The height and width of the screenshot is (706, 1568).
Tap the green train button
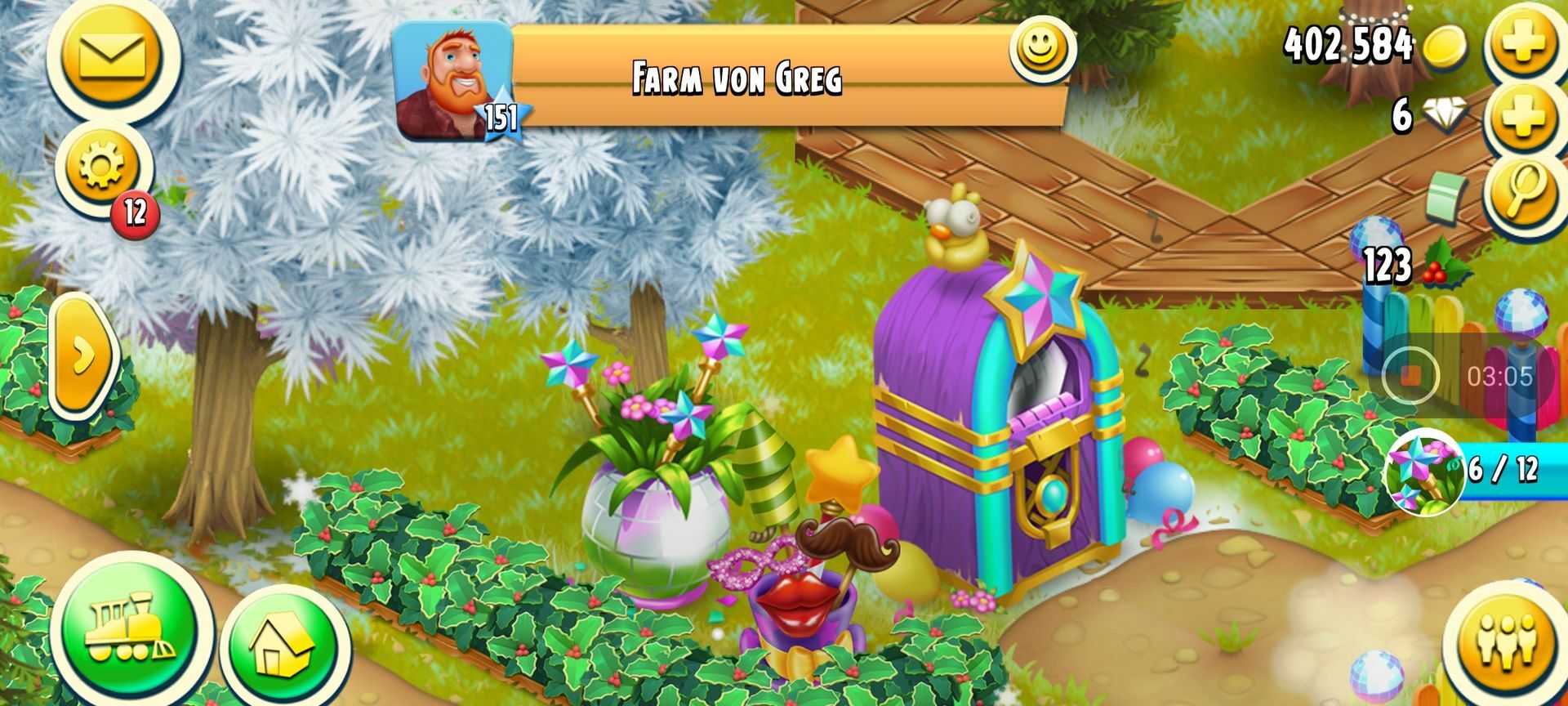(130, 629)
